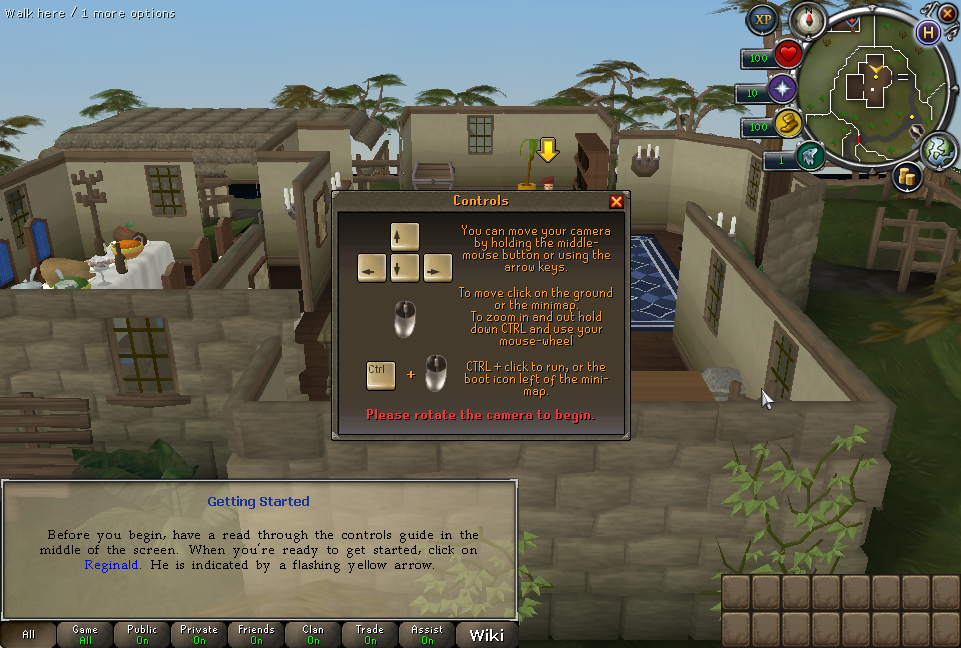Toggle the Private chat filter
The width and height of the screenshot is (961, 648).
click(199, 635)
